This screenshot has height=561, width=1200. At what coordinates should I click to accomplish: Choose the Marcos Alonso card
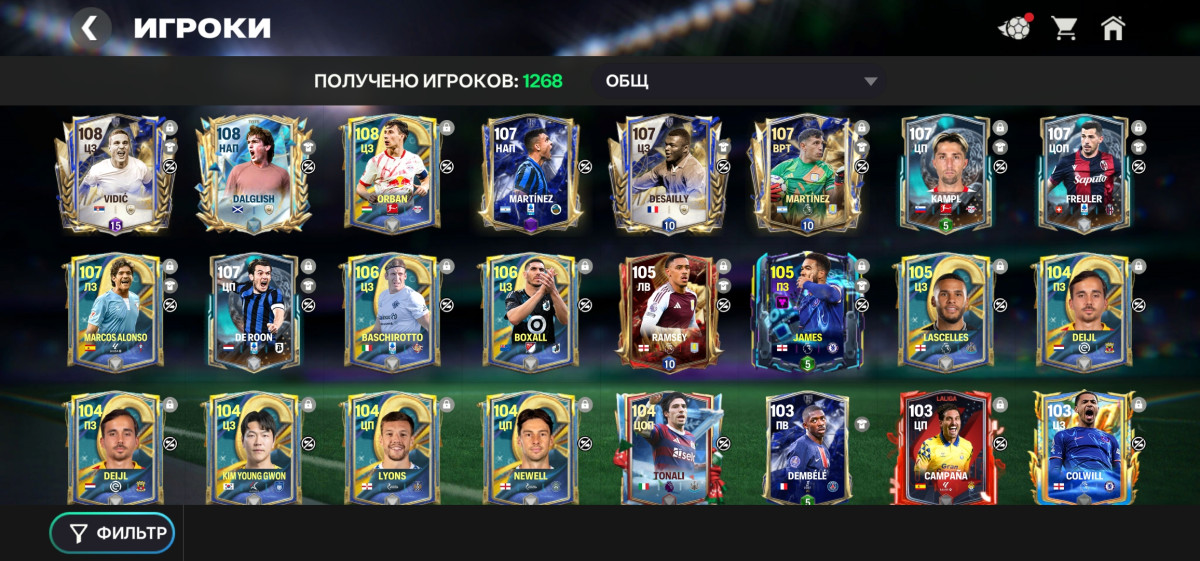[115, 312]
